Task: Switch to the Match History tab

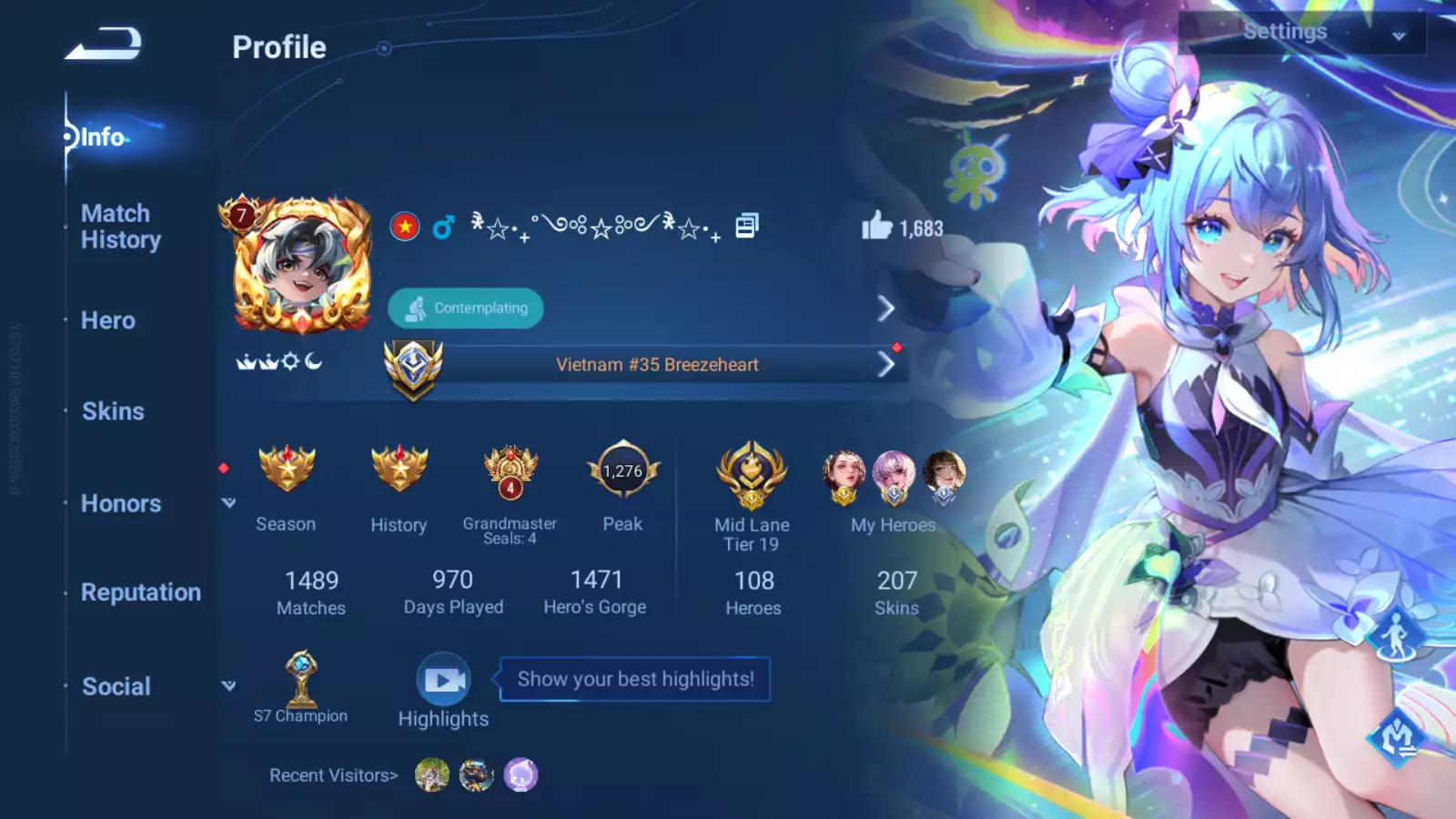Action: [x=121, y=227]
